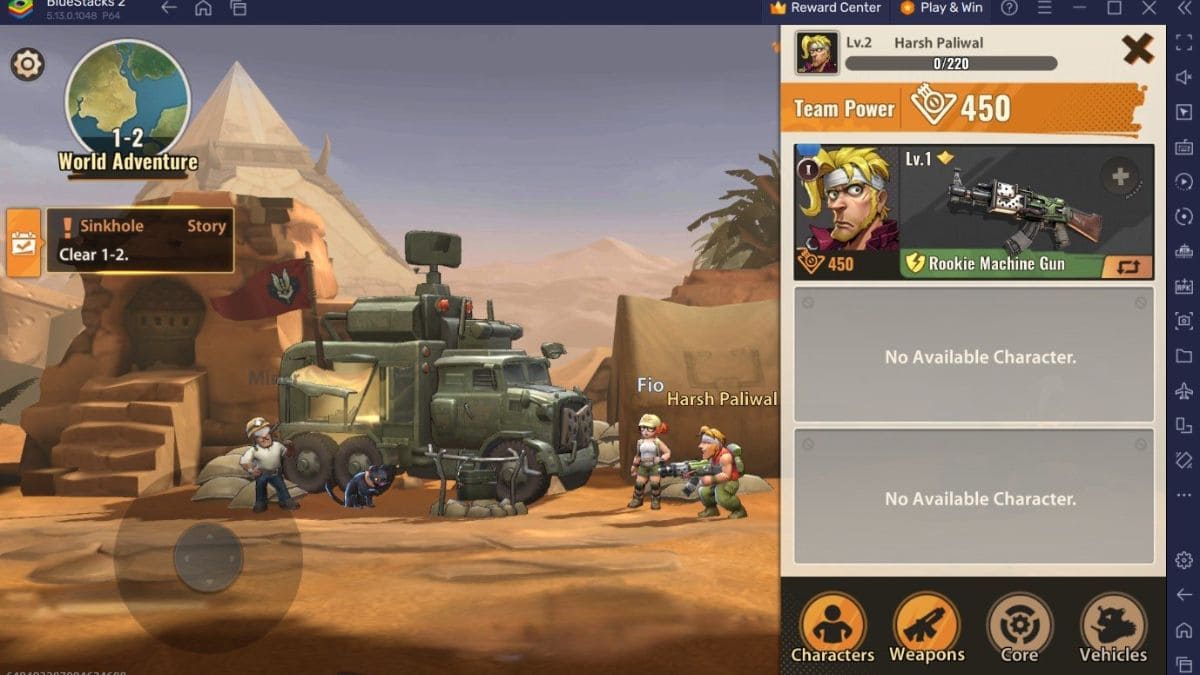Select the blonde character portrait card
This screenshot has width=1200, height=675.
[x=846, y=211]
